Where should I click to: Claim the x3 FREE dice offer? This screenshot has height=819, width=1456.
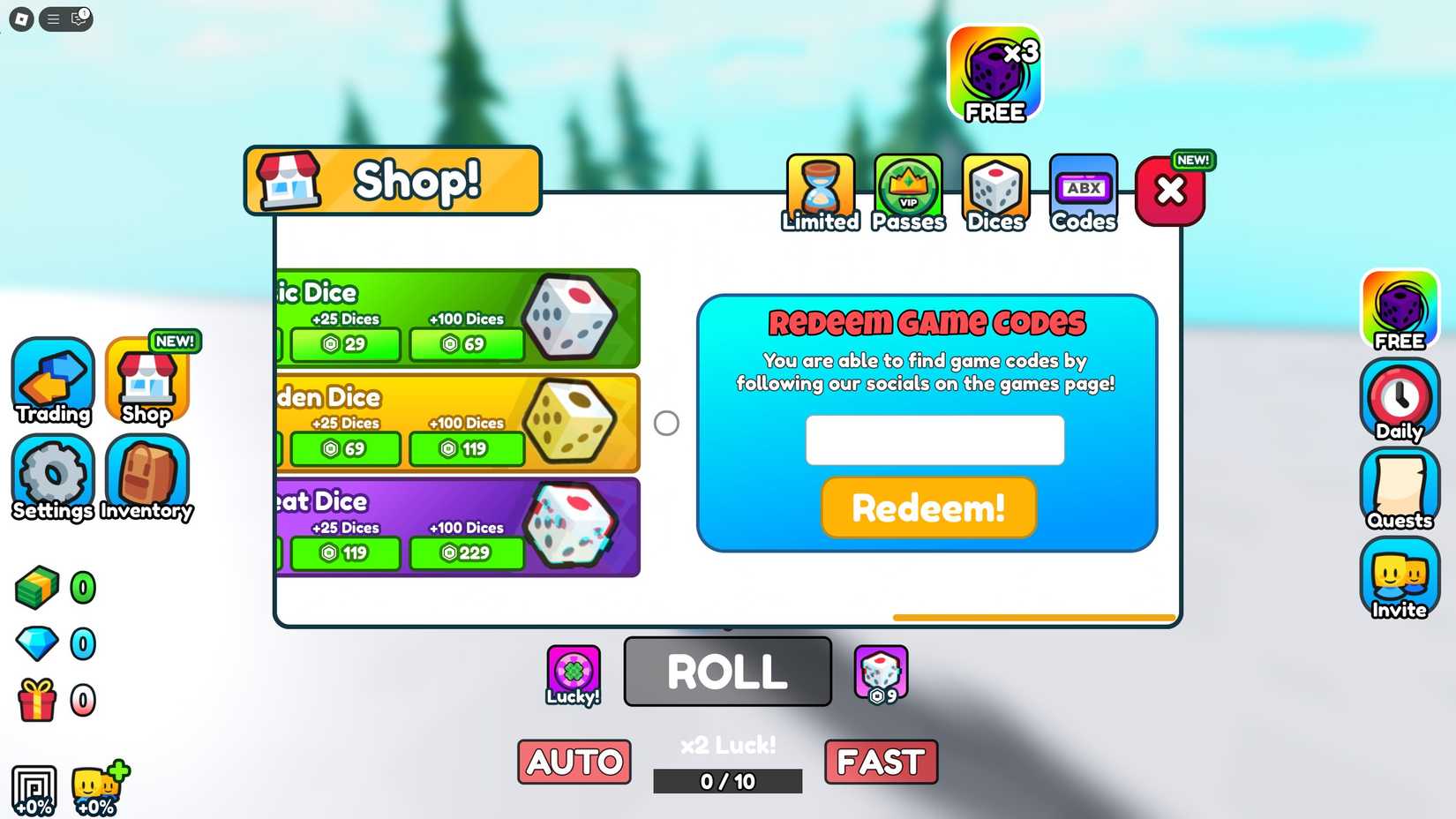(x=994, y=71)
